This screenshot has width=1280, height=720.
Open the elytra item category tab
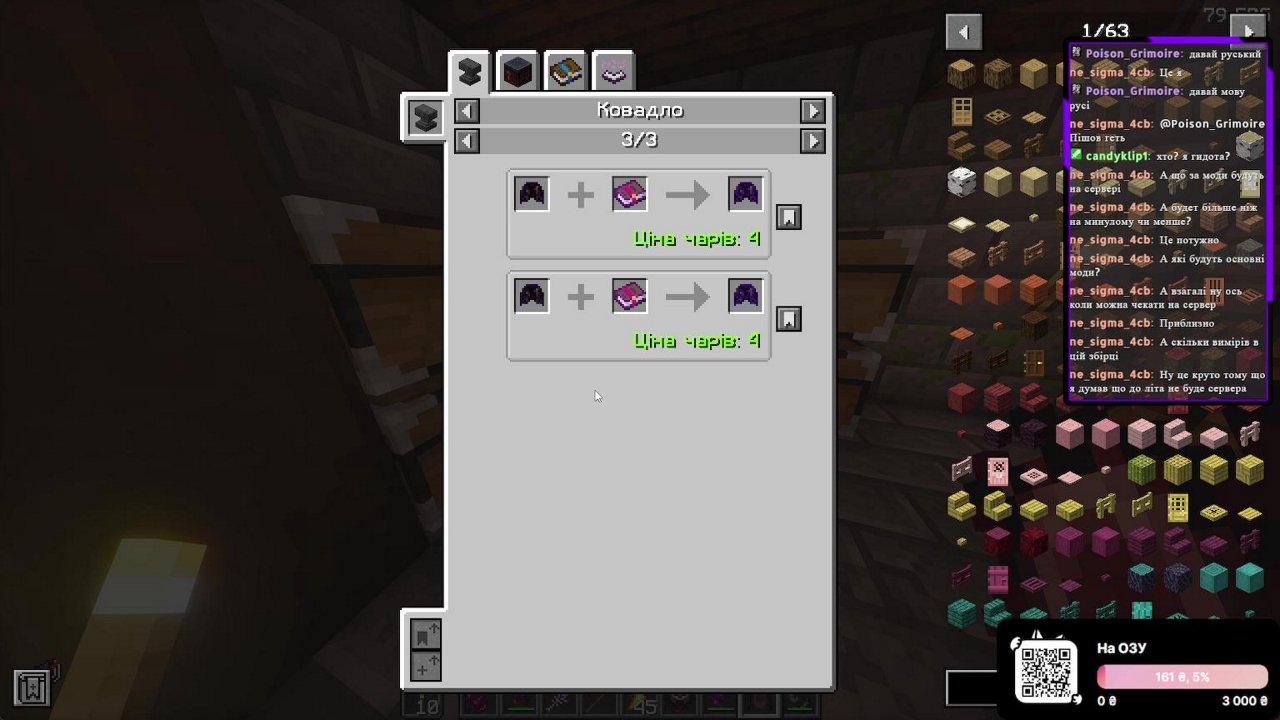point(613,70)
